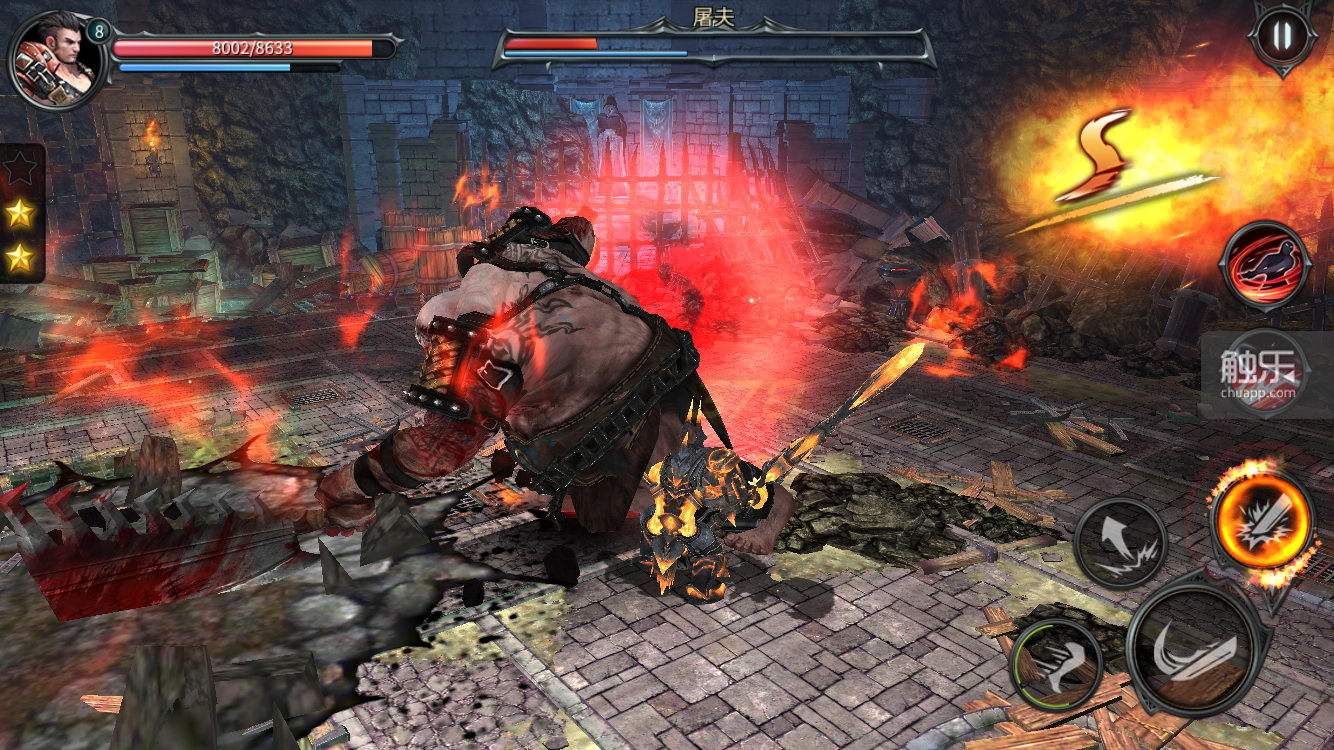1334x750 pixels.
Task: Tap the hero portrait avatar
Action: [53, 59]
